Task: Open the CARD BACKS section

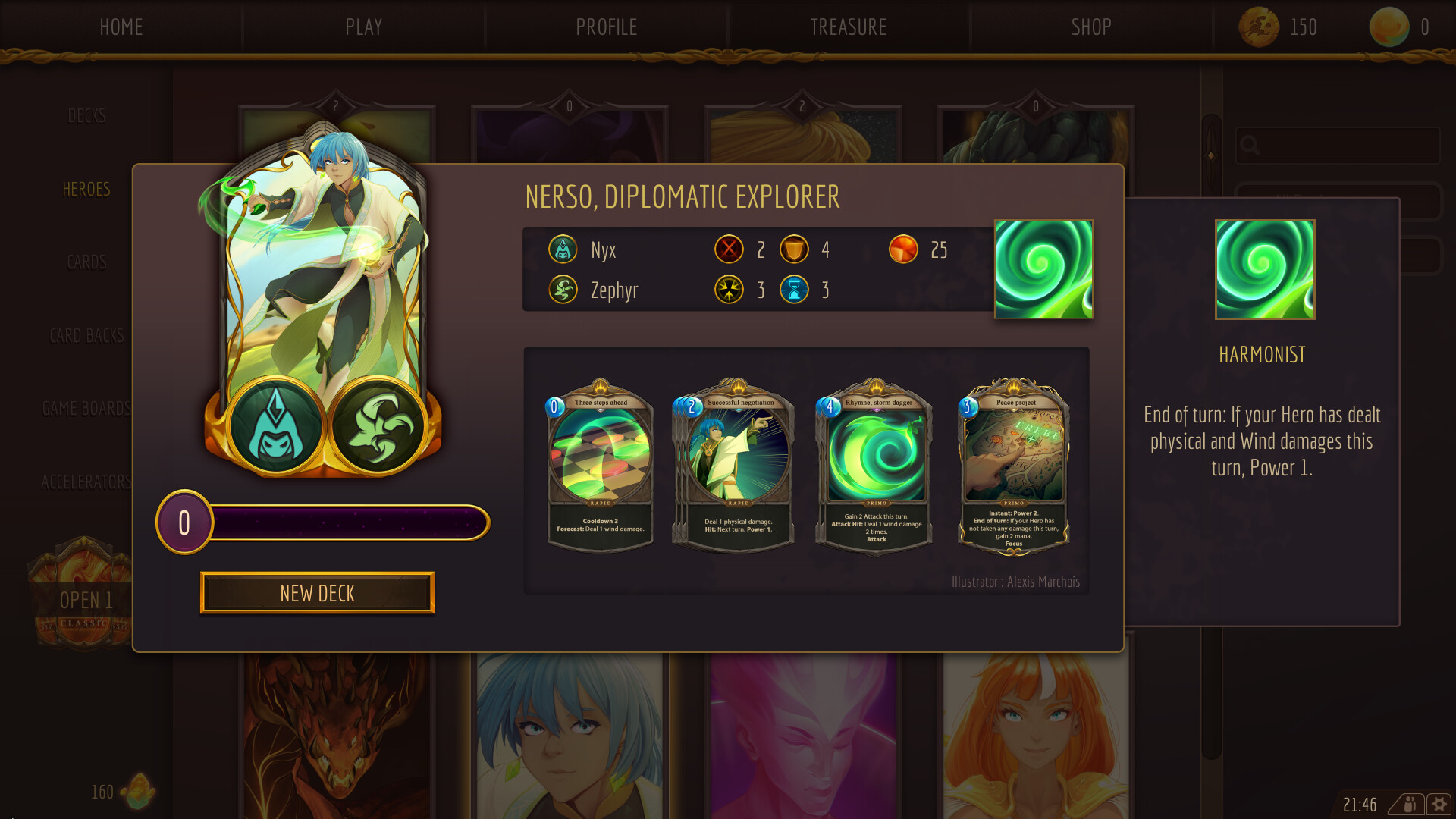Action: [x=86, y=336]
